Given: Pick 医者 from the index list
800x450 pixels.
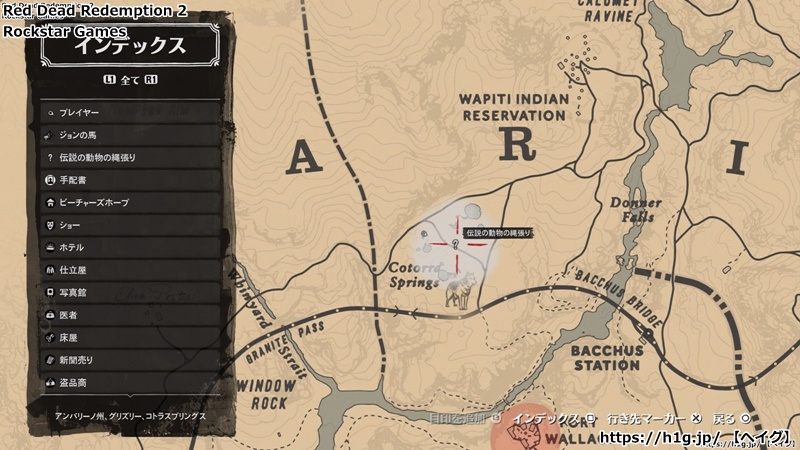Looking at the screenshot, I should pos(128,315).
